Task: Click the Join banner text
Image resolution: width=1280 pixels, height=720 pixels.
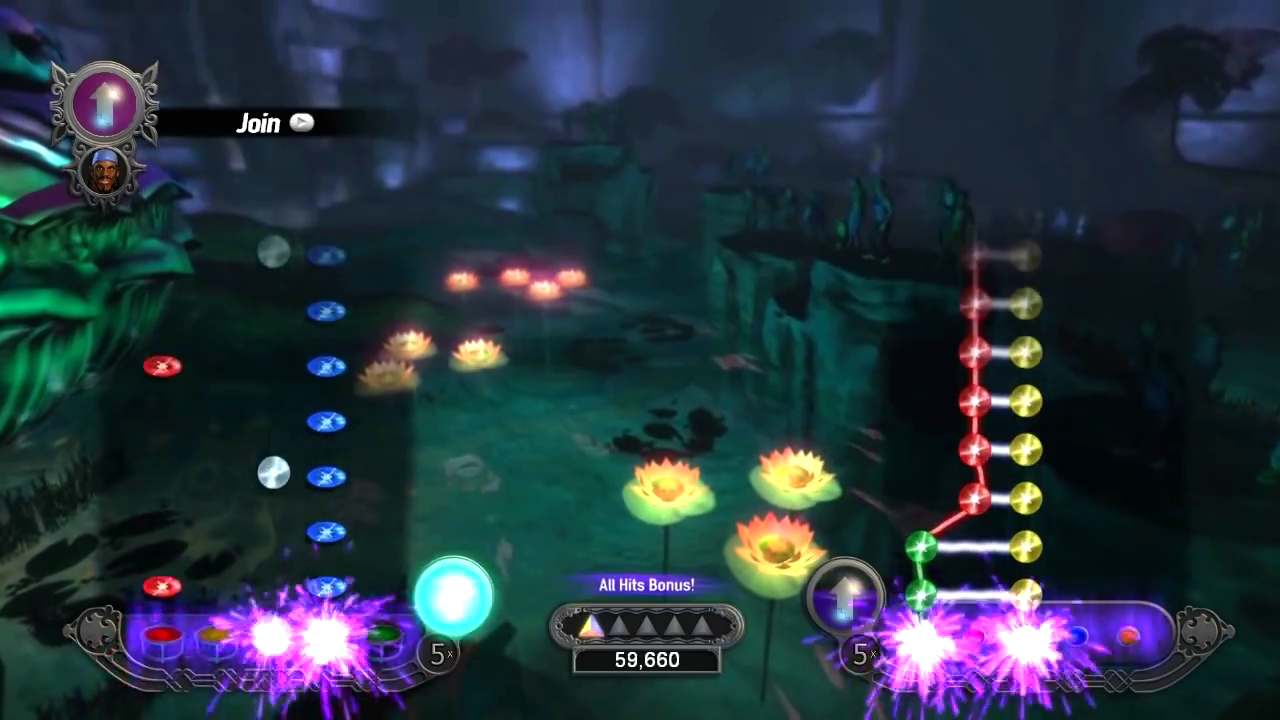Action: pyautogui.click(x=258, y=123)
